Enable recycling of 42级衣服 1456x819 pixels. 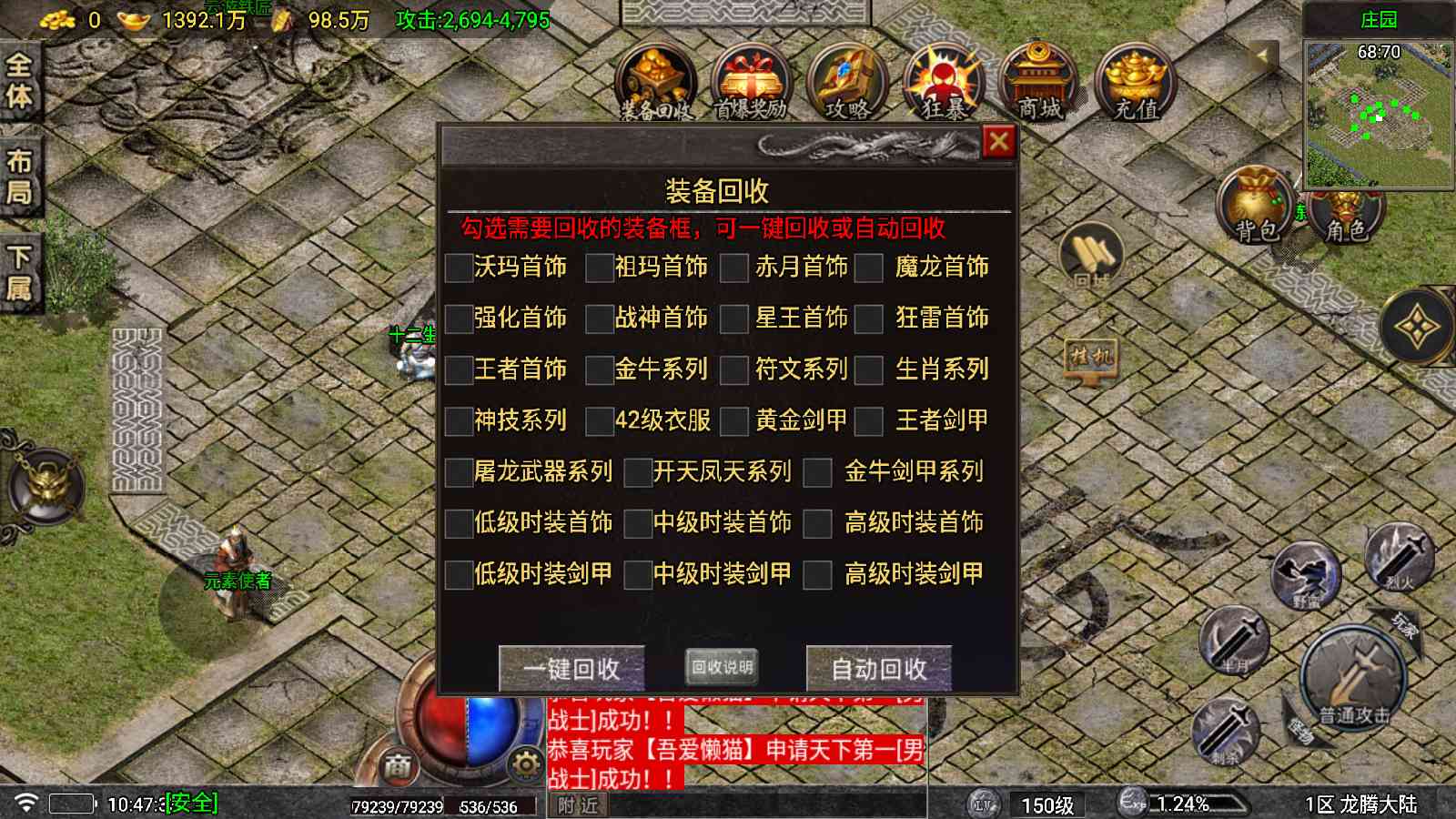click(x=601, y=420)
